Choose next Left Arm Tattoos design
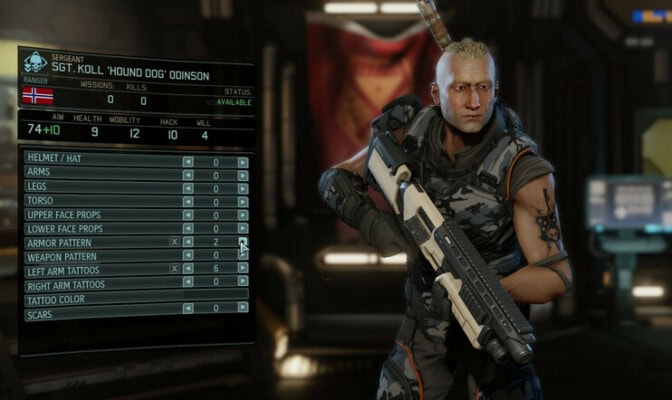 pos(243,269)
